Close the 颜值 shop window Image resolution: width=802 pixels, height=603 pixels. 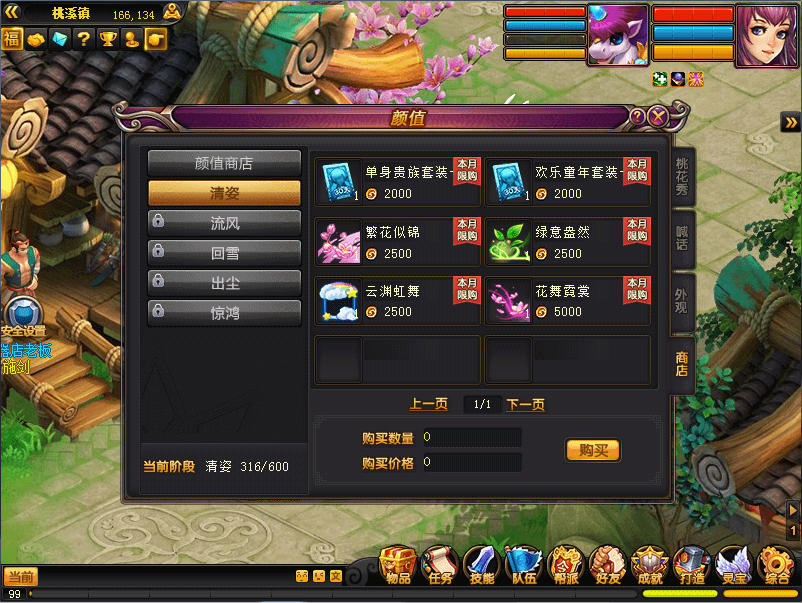658,117
